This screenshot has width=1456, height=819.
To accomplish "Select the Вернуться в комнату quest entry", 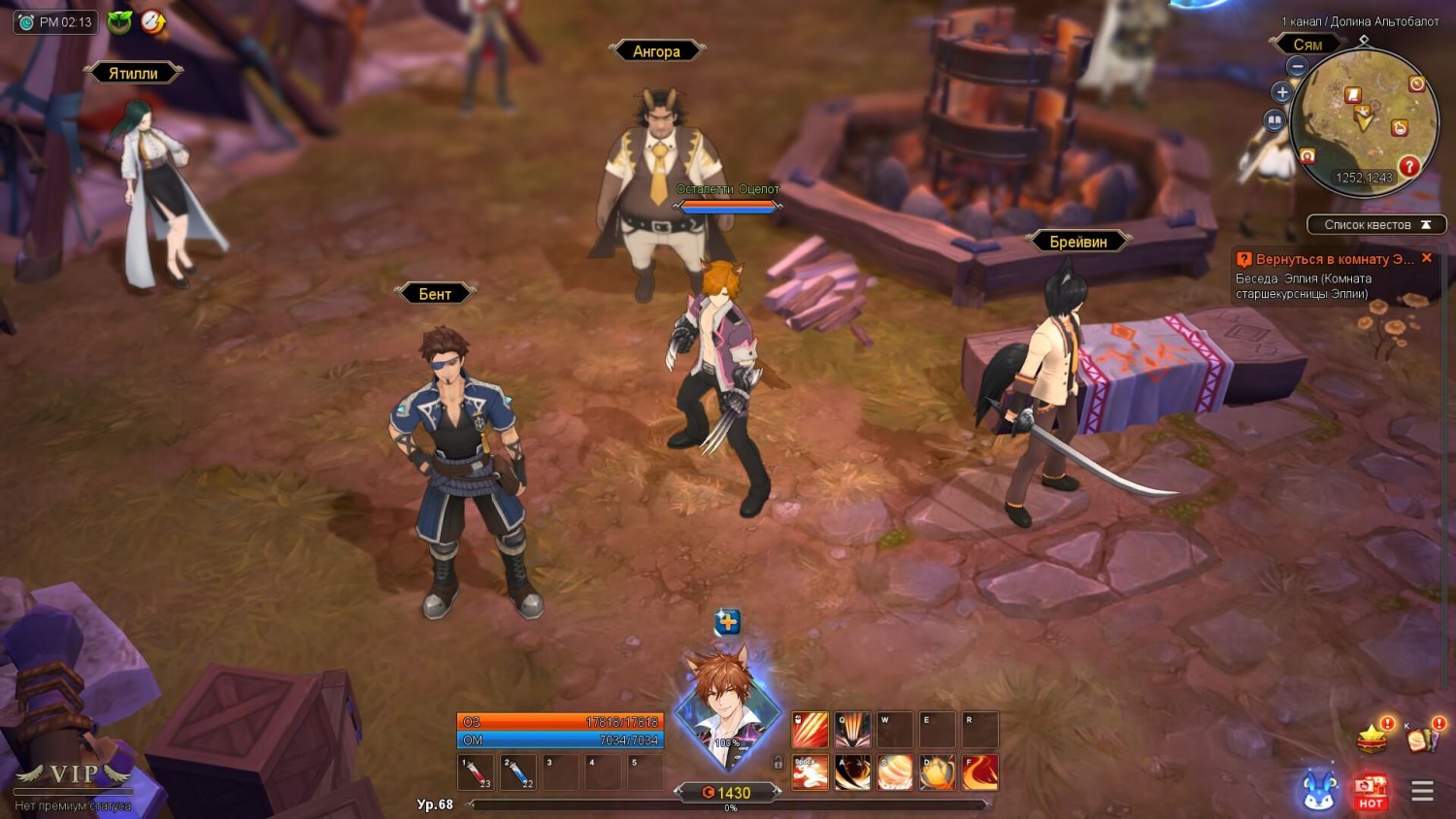I will [x=1328, y=260].
